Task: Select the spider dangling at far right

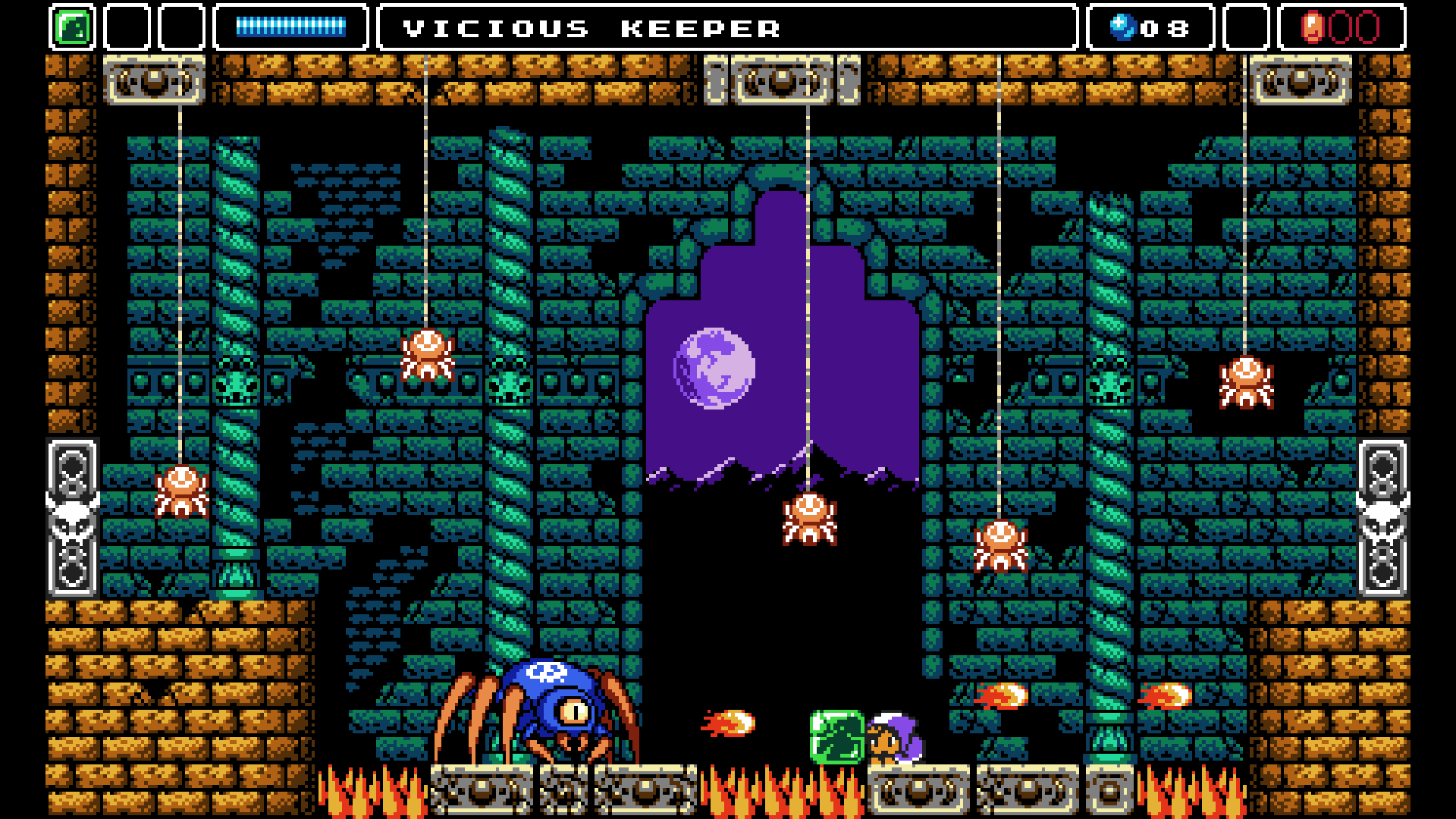Action: click(x=1246, y=383)
